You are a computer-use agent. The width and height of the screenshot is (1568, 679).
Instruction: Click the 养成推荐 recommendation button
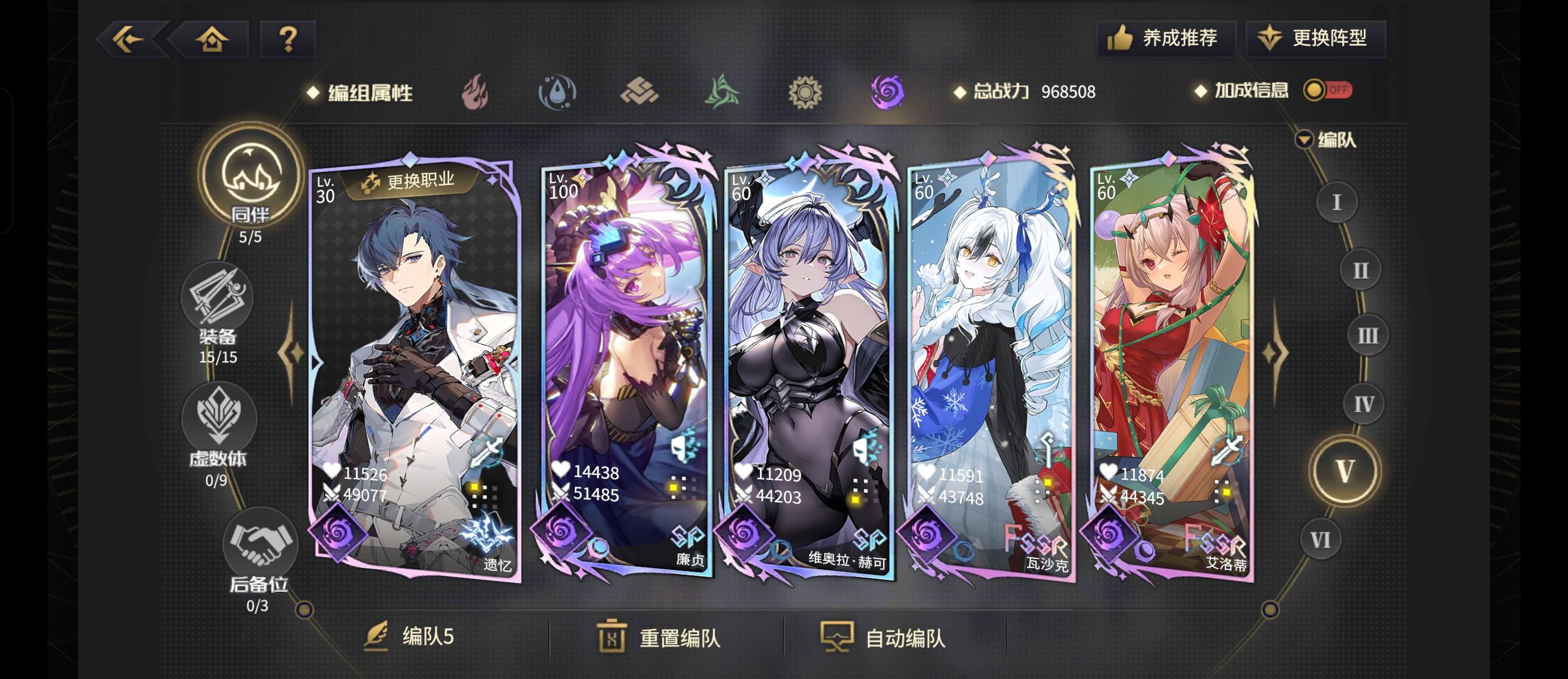tap(1167, 38)
